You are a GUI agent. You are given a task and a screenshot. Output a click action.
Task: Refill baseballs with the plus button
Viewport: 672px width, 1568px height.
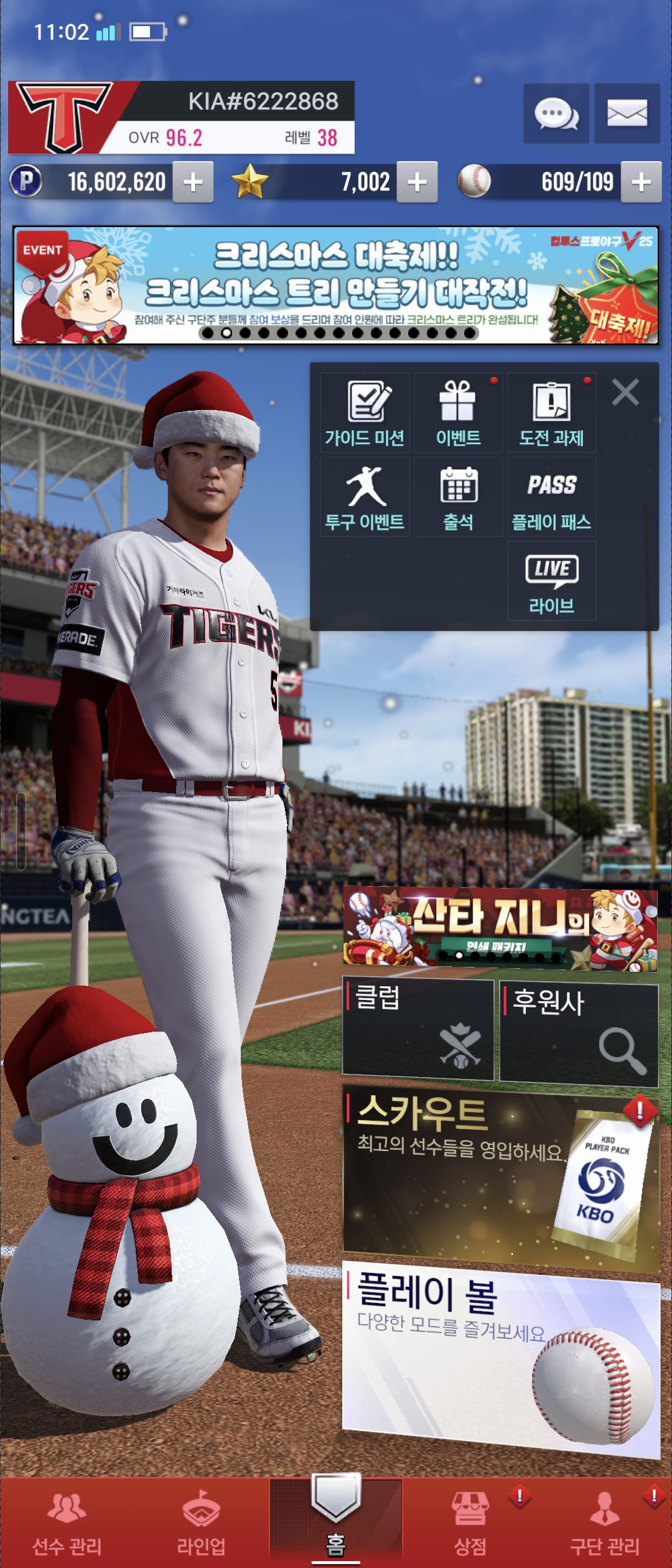click(641, 182)
